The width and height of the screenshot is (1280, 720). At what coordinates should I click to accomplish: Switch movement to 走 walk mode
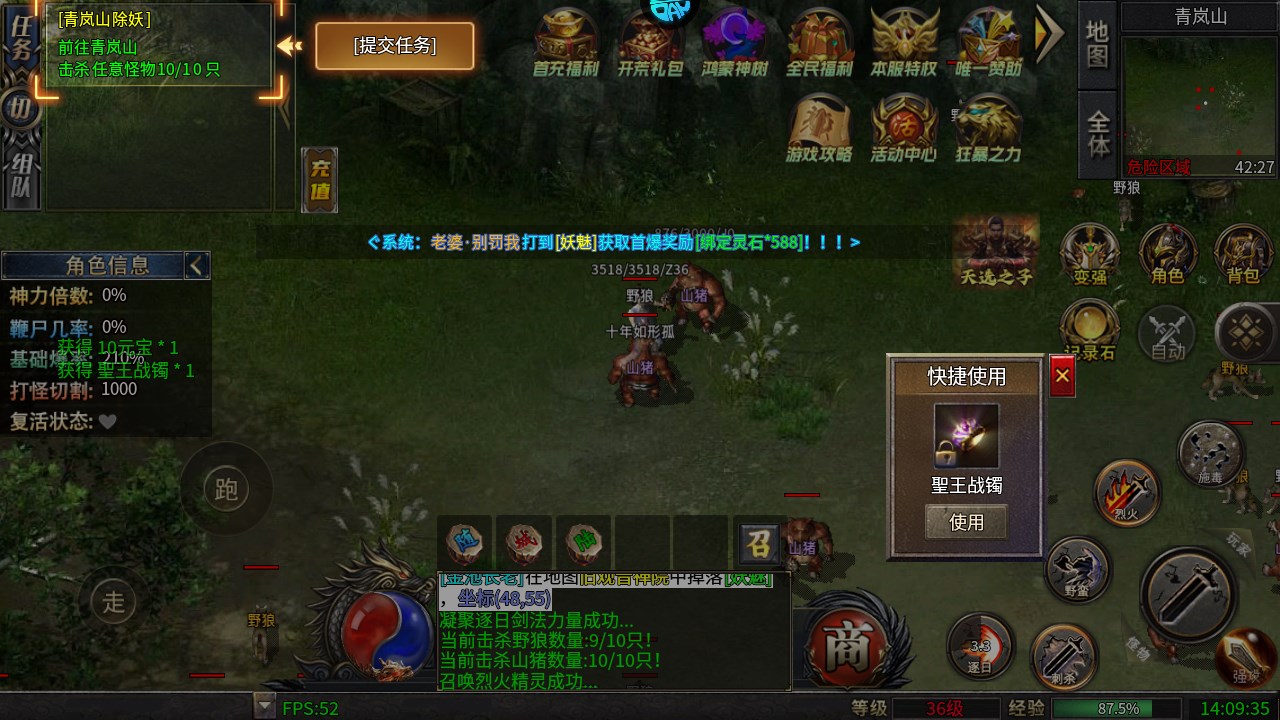[x=113, y=602]
